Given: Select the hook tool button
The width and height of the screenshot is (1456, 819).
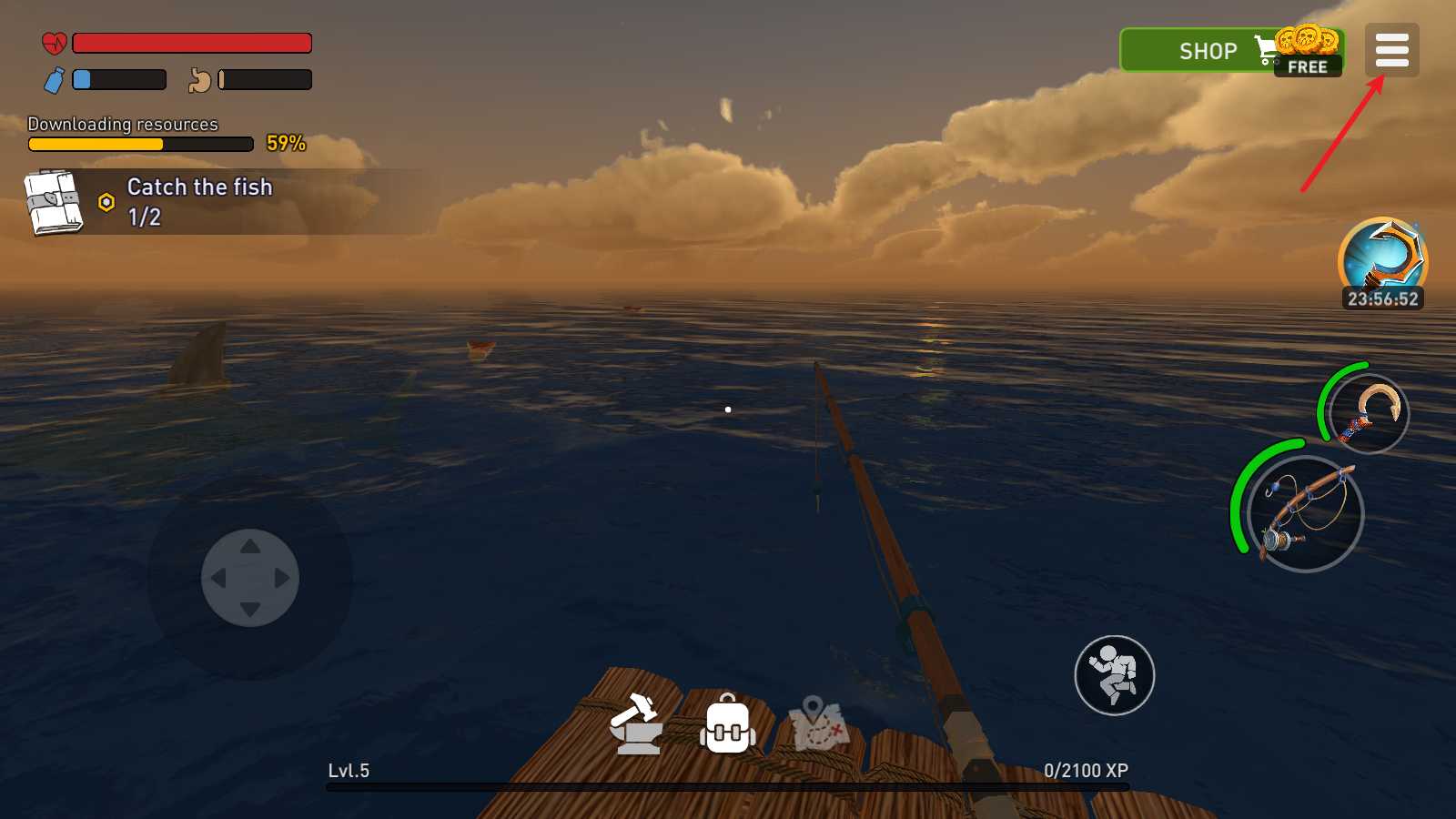Looking at the screenshot, I should tap(1369, 414).
